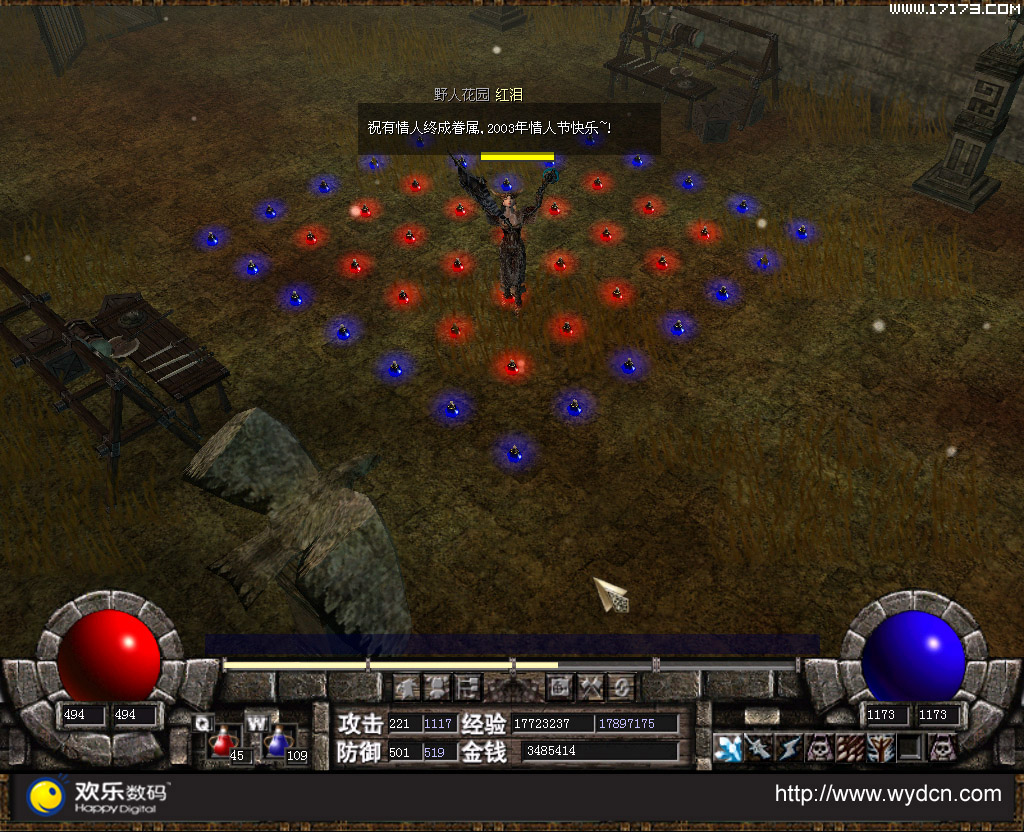Open the www.wydcn.com link
Viewport: 1024px width, 832px height.
[888, 794]
